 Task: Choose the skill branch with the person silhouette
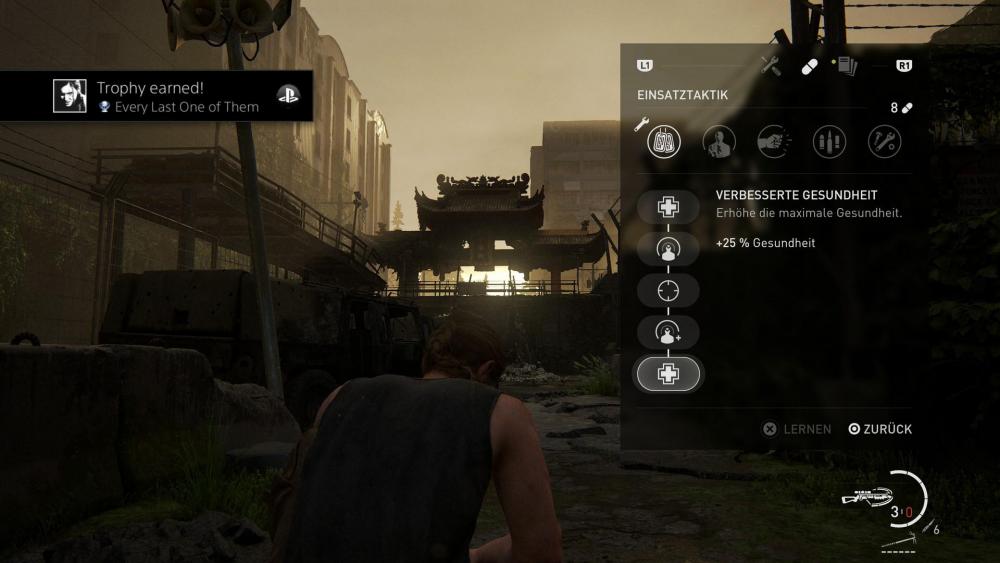pos(719,142)
